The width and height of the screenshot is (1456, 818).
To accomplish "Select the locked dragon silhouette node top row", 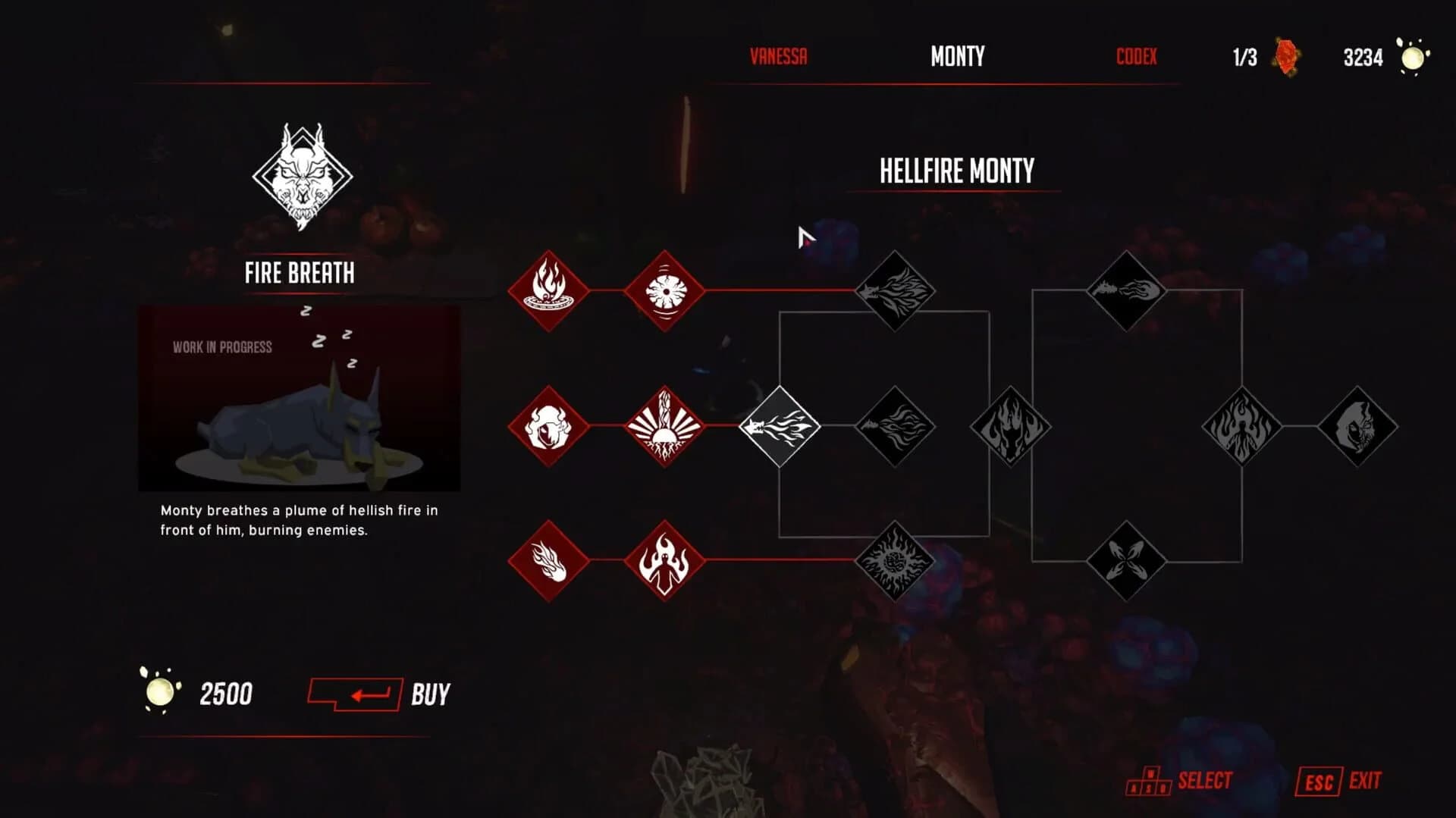I will [896, 290].
